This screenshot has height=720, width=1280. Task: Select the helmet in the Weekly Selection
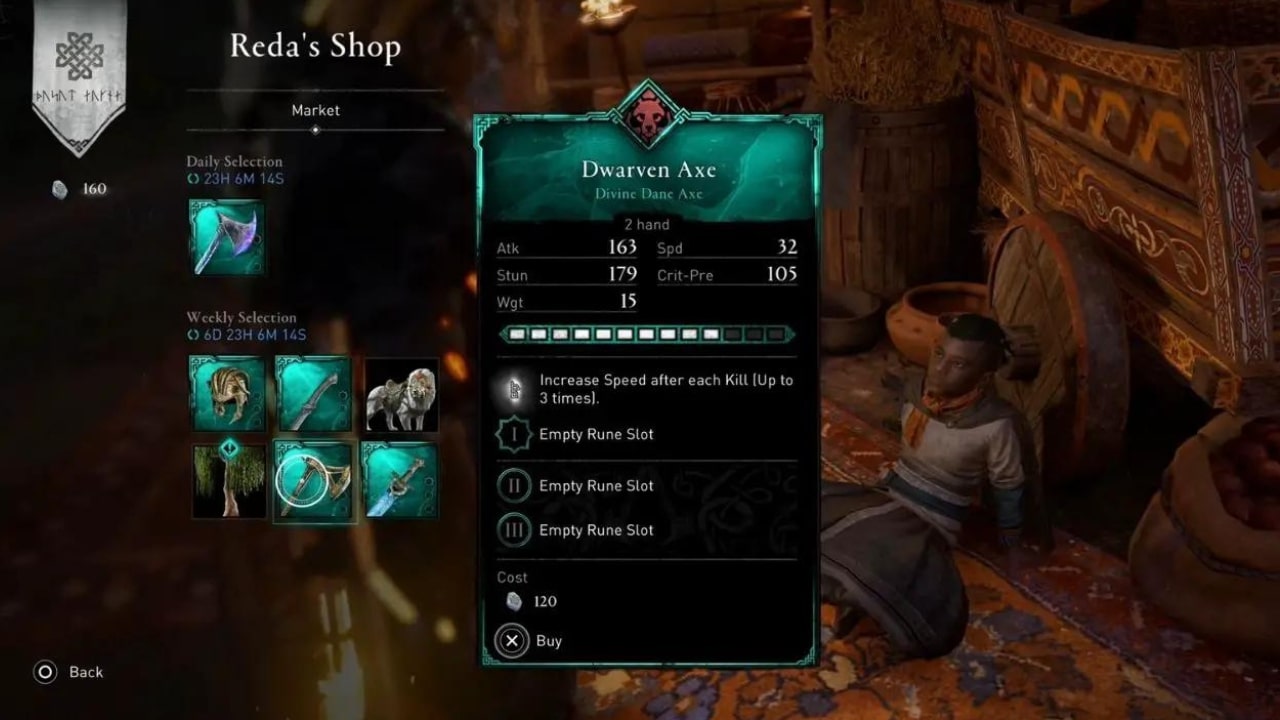(x=228, y=394)
